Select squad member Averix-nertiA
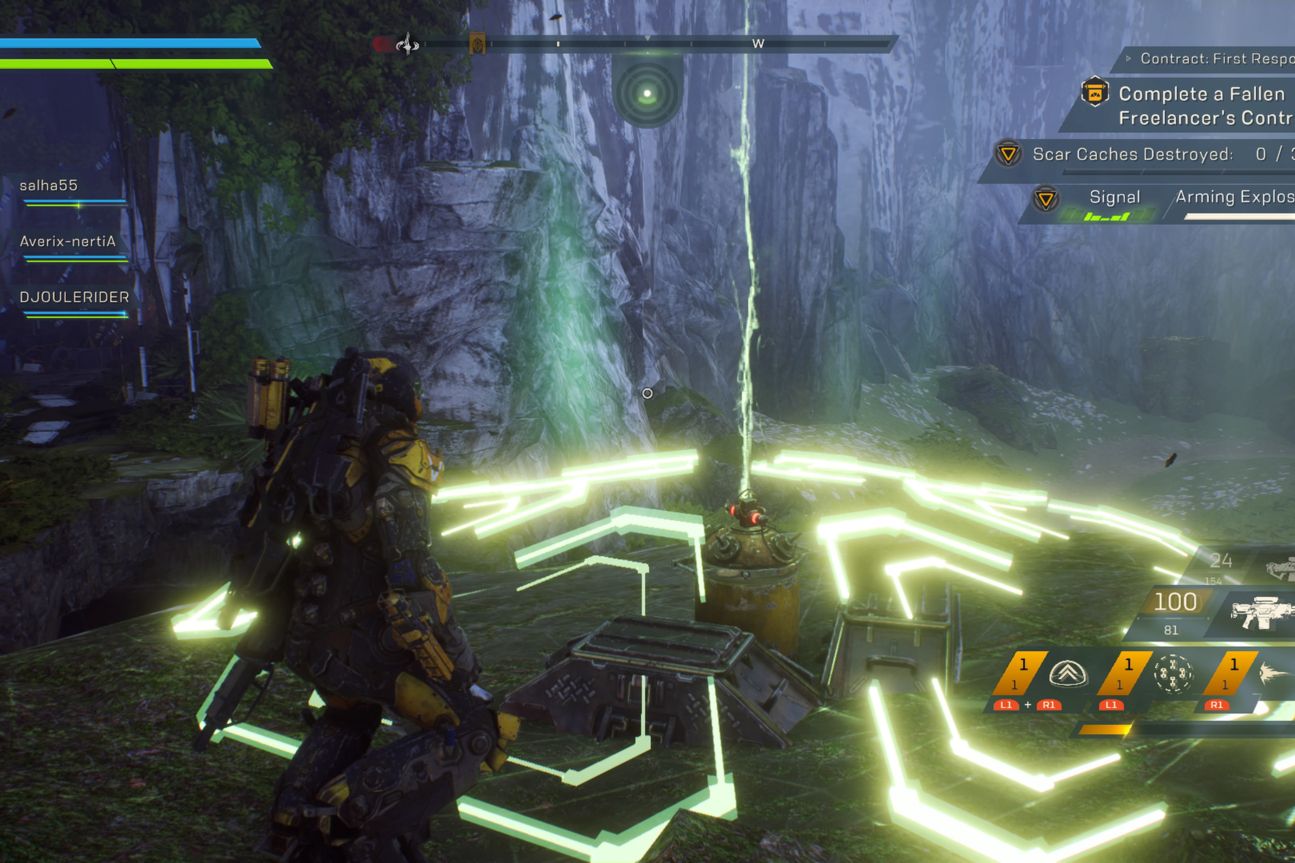The image size is (1295, 863). click(x=68, y=241)
